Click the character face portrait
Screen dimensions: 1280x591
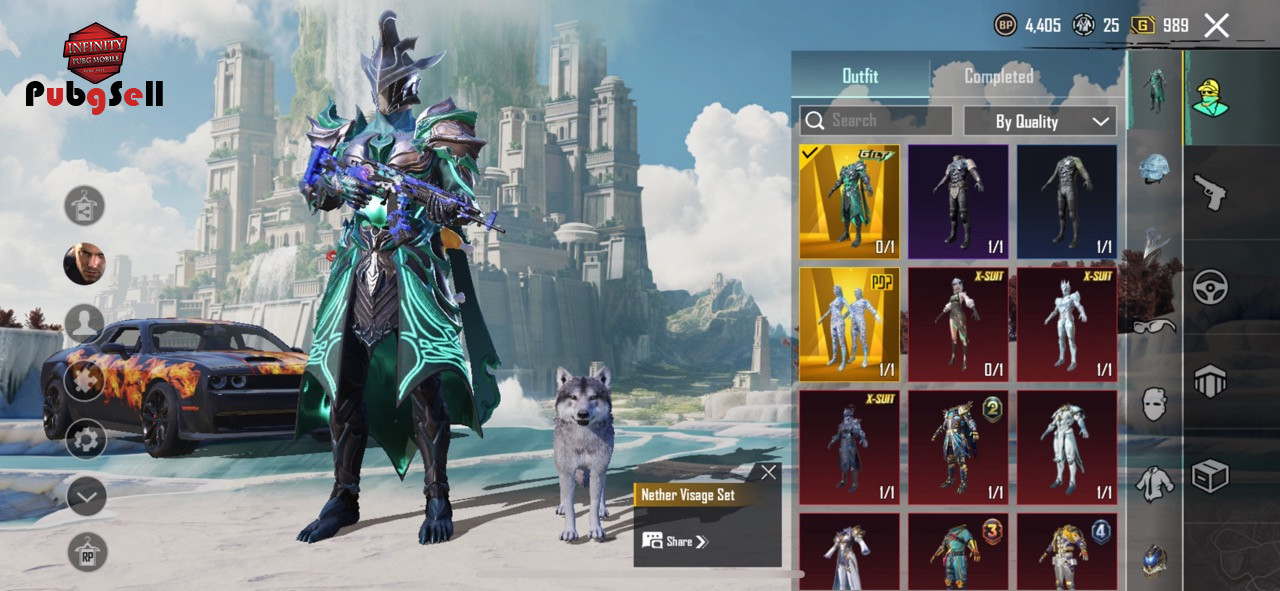coord(85,264)
